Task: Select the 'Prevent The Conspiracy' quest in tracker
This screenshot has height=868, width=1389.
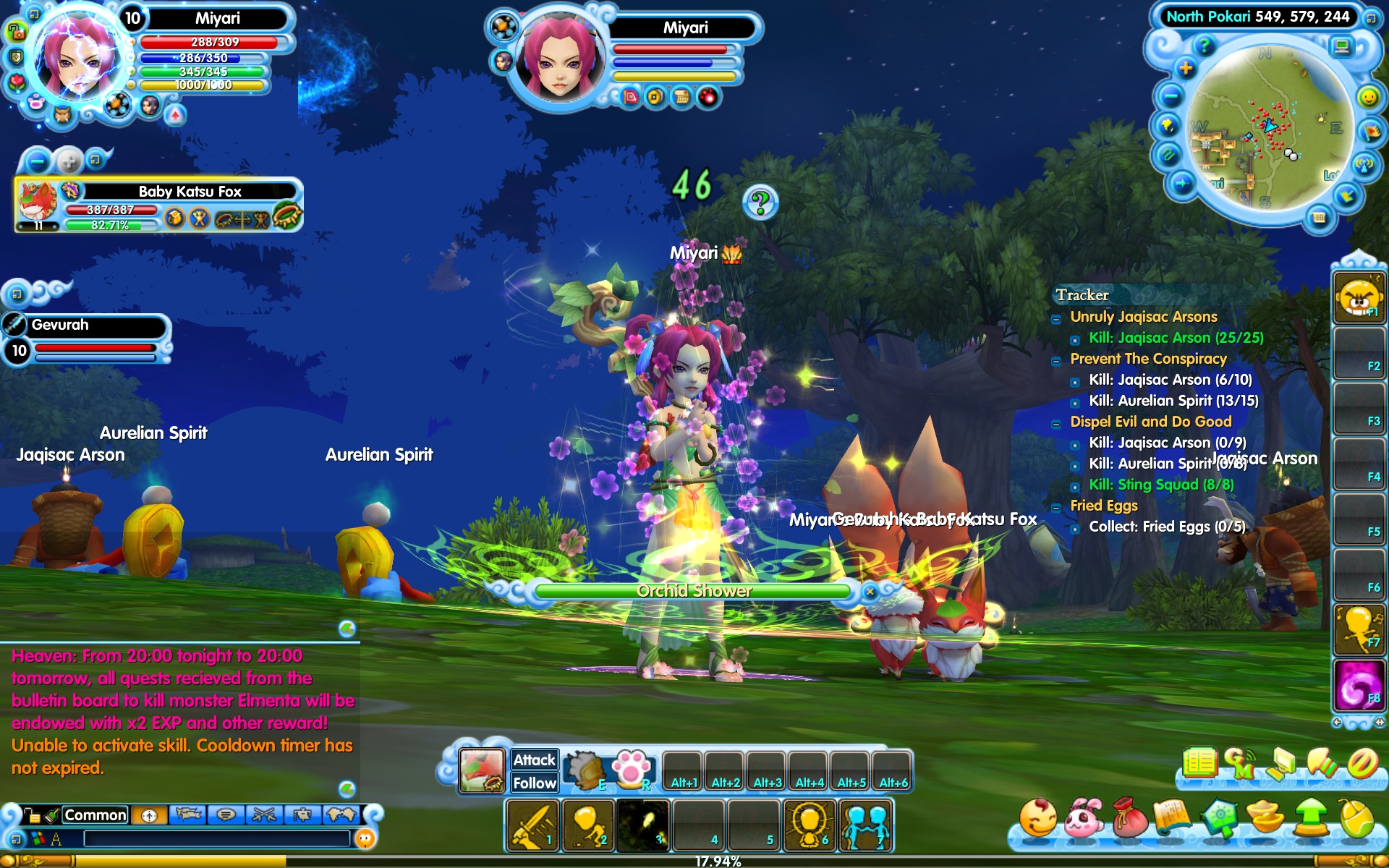Action: [1148, 359]
